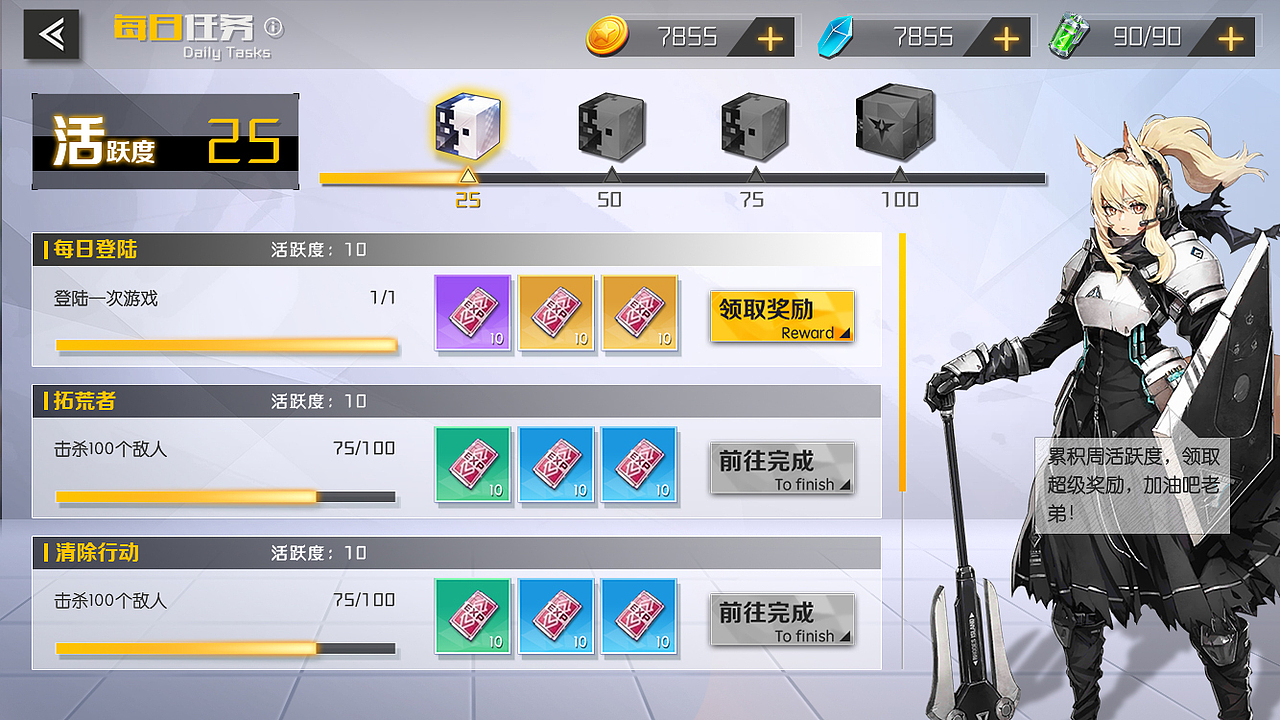Click the daily login progress bar
Image resolution: width=1280 pixels, height=720 pixels.
tap(228, 345)
